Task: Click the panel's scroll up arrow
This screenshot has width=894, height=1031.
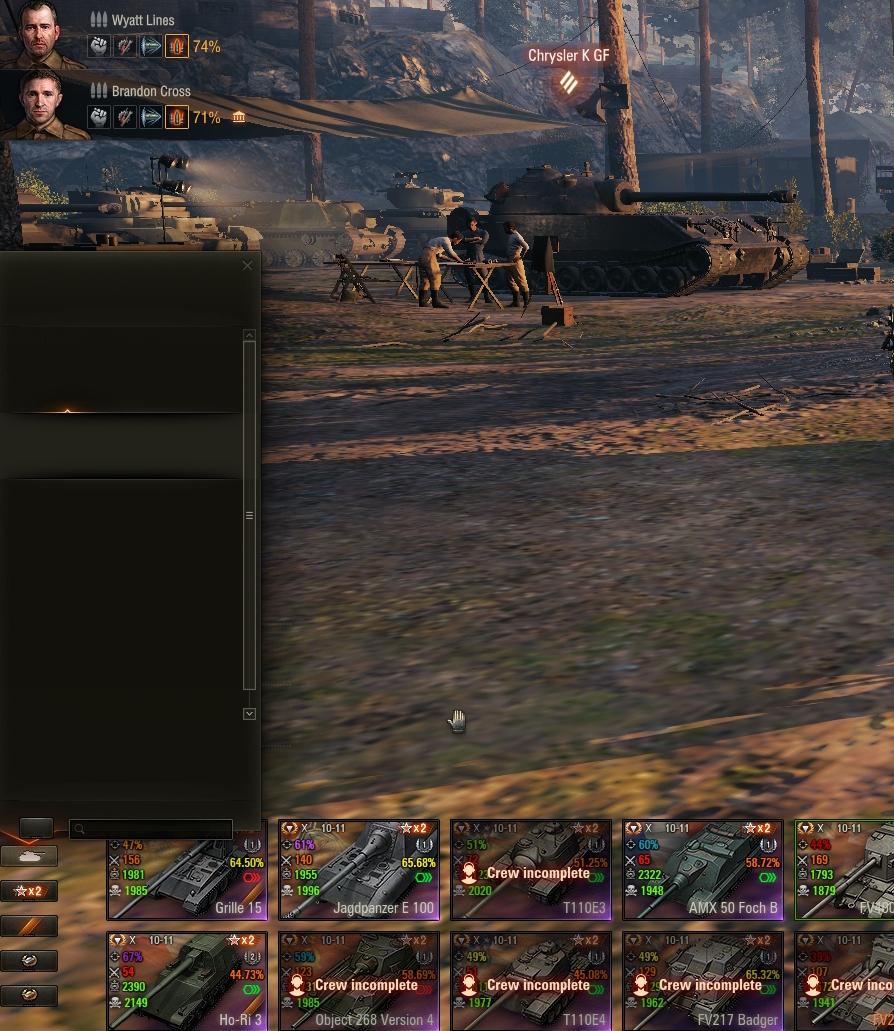Action: pyautogui.click(x=249, y=335)
